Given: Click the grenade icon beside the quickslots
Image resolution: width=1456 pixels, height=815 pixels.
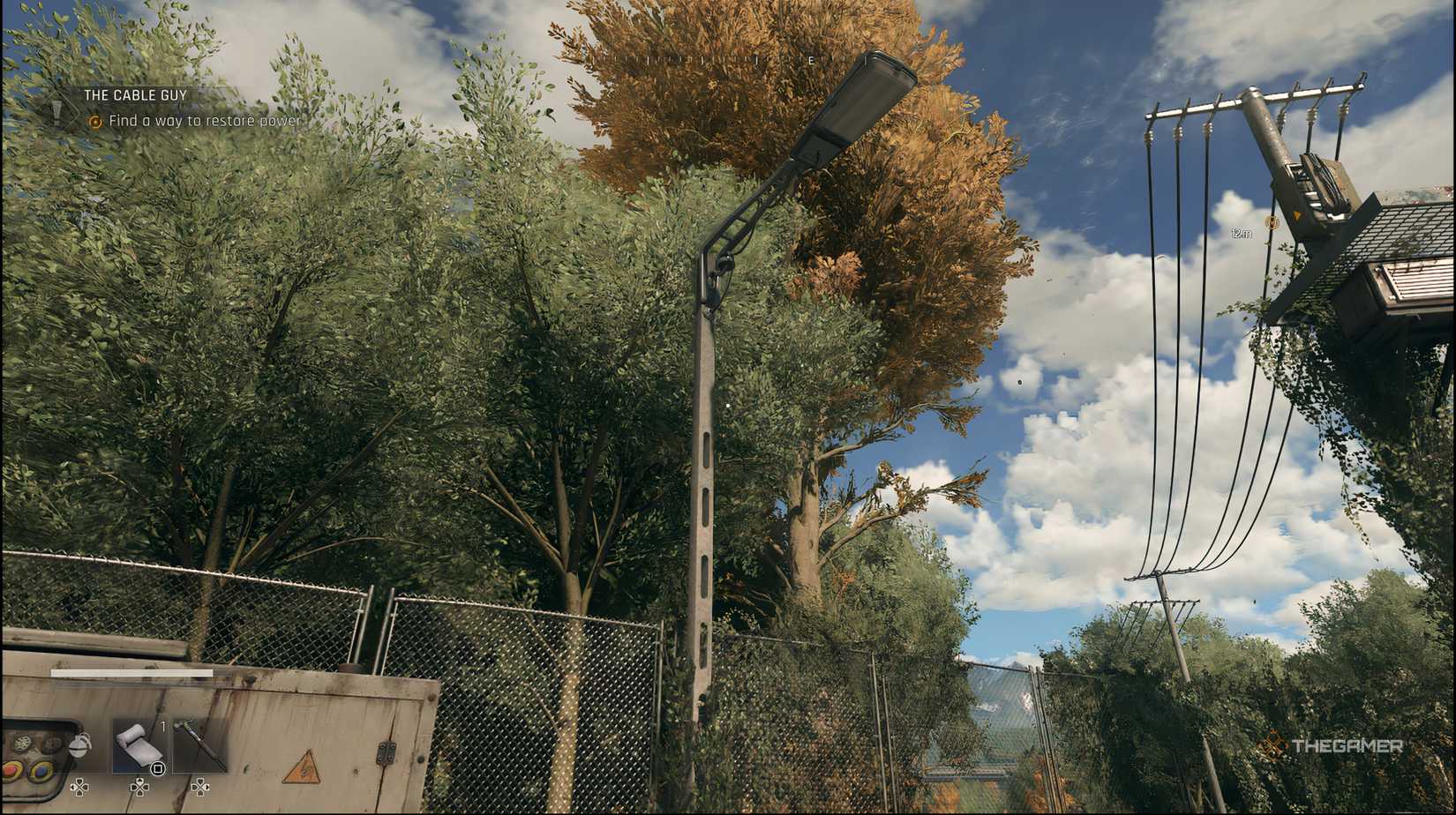Looking at the screenshot, I should point(81,745).
